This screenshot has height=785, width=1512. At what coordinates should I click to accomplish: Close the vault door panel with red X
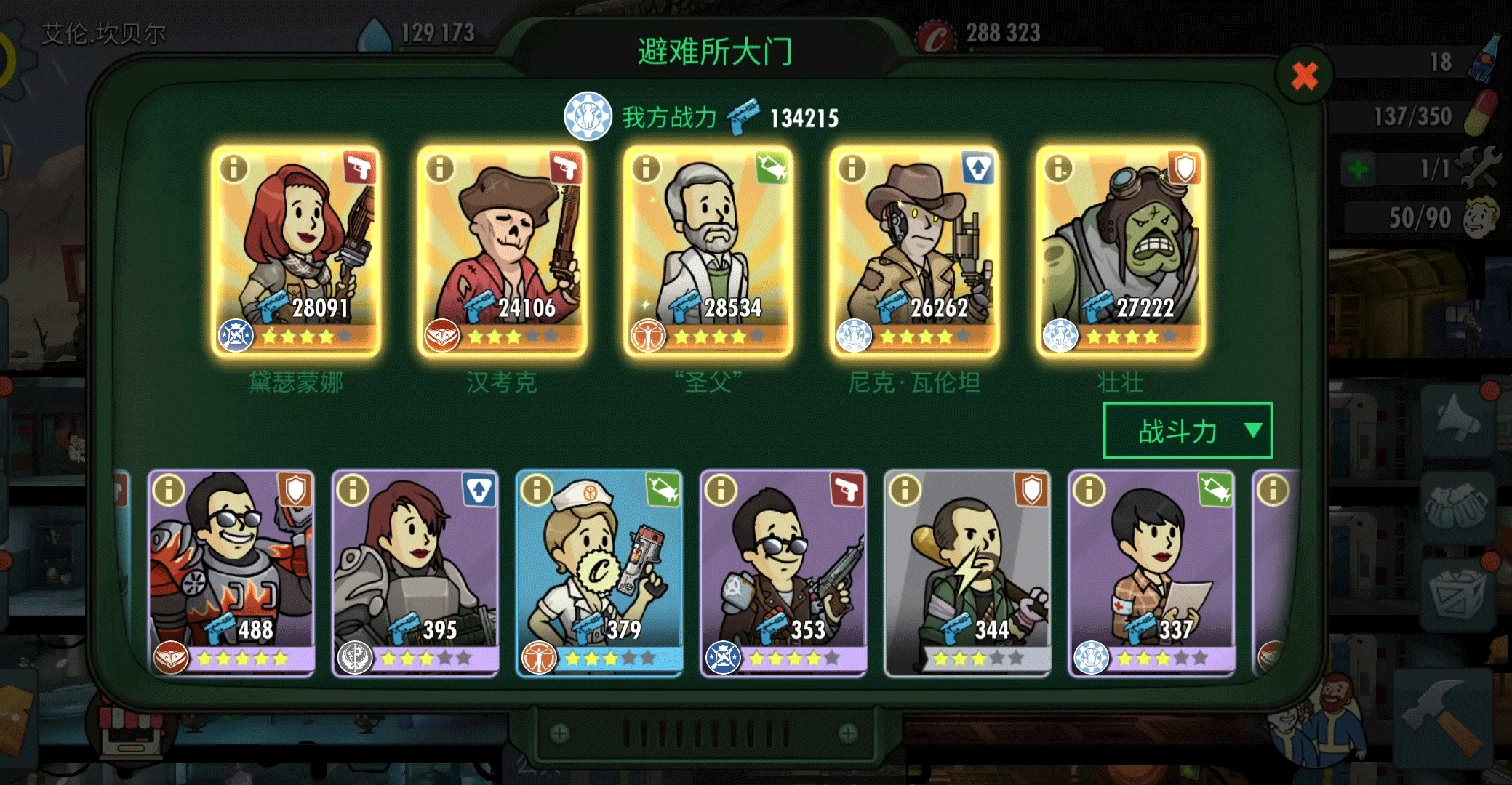click(x=1304, y=75)
